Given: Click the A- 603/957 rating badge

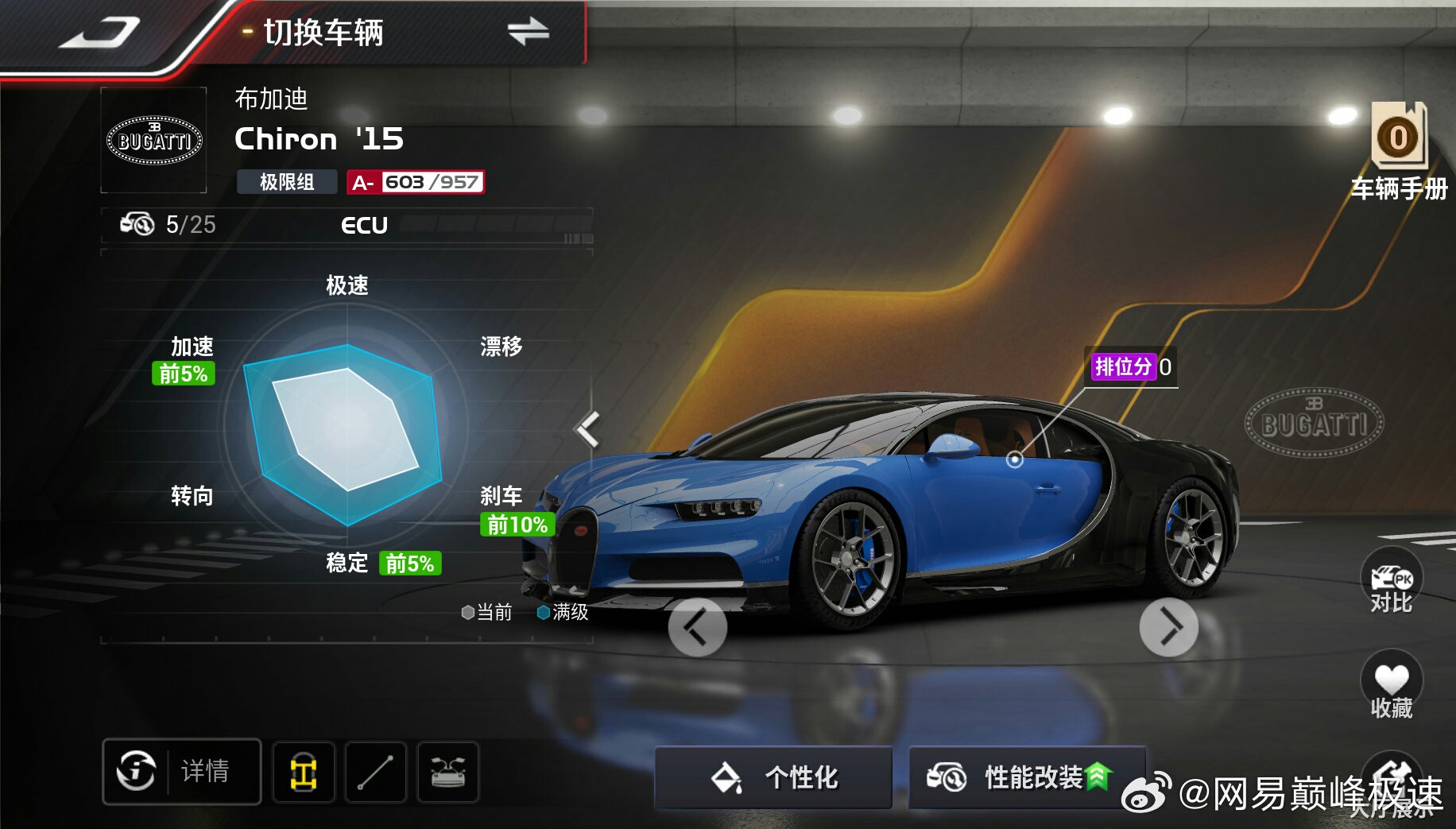Looking at the screenshot, I should coord(416,183).
